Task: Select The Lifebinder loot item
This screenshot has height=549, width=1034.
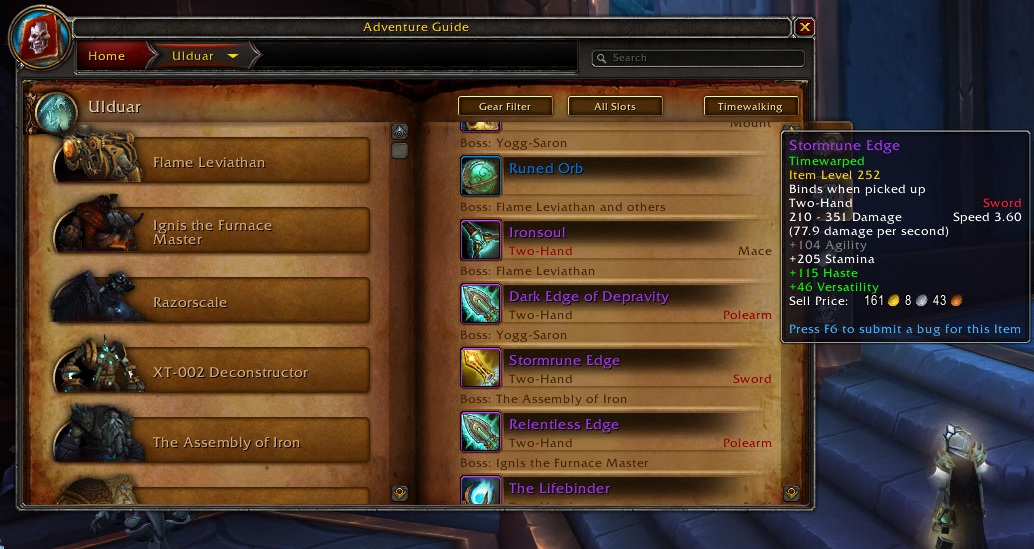Action: 558,488
